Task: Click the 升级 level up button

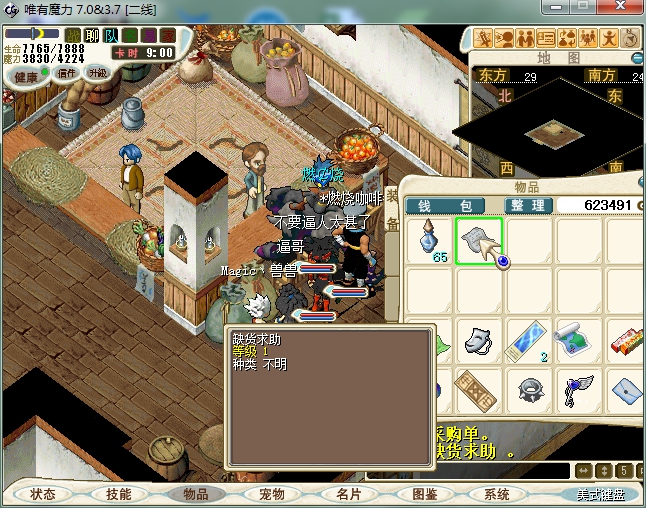Action: point(98,73)
